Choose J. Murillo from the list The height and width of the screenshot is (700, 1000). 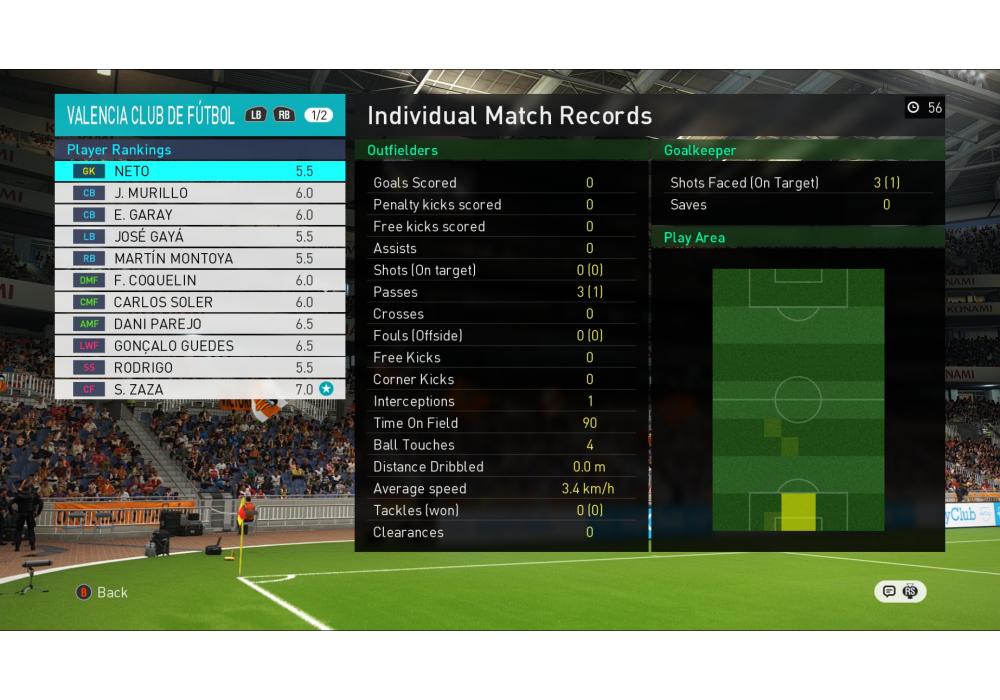200,193
